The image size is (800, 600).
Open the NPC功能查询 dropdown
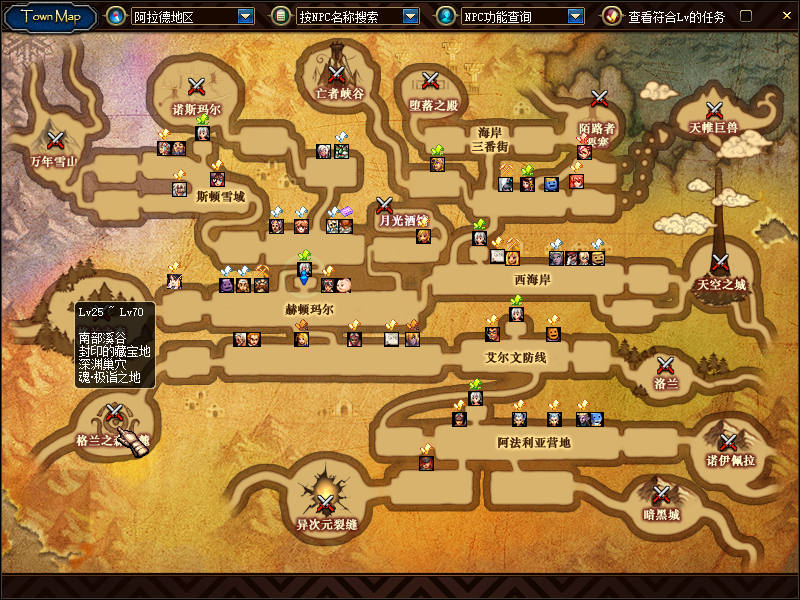pos(575,16)
